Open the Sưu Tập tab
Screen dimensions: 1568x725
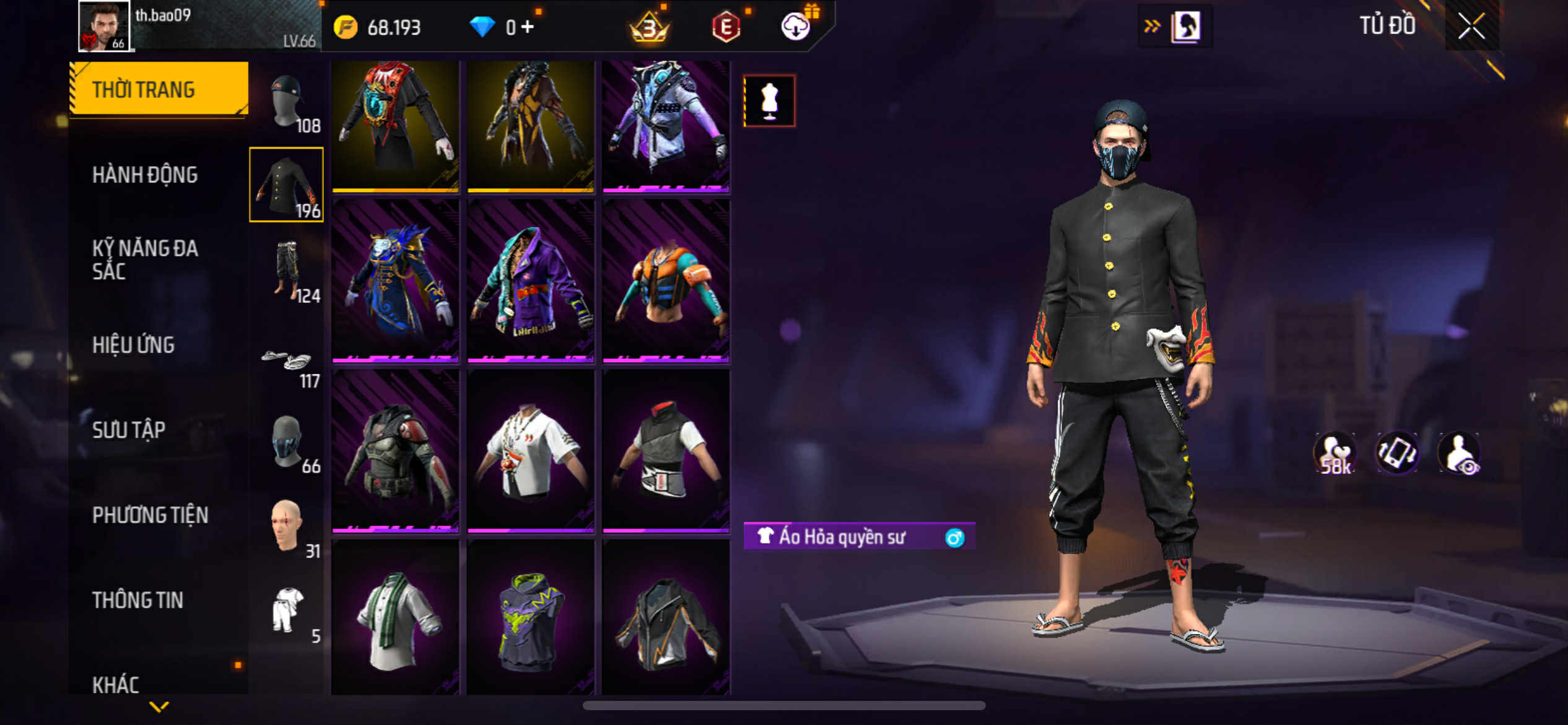pyautogui.click(x=129, y=430)
